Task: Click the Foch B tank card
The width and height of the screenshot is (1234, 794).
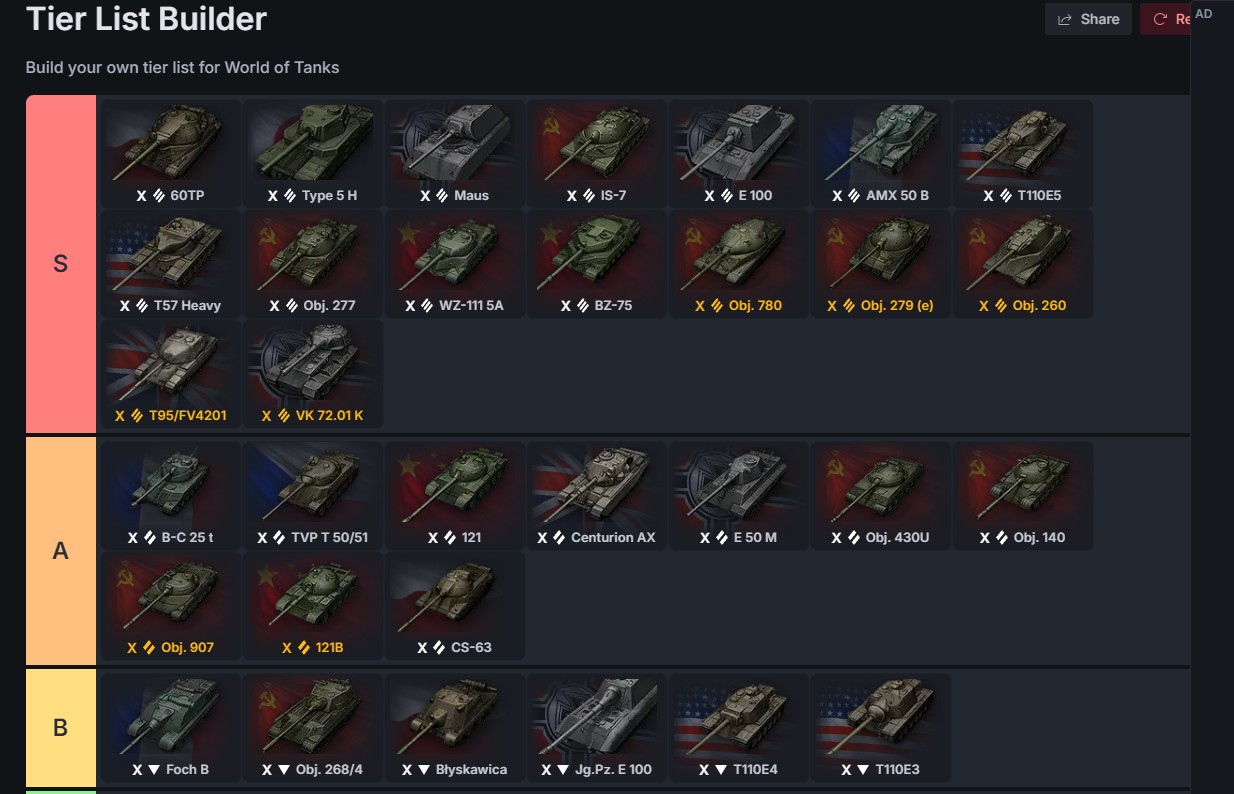Action: coord(171,727)
